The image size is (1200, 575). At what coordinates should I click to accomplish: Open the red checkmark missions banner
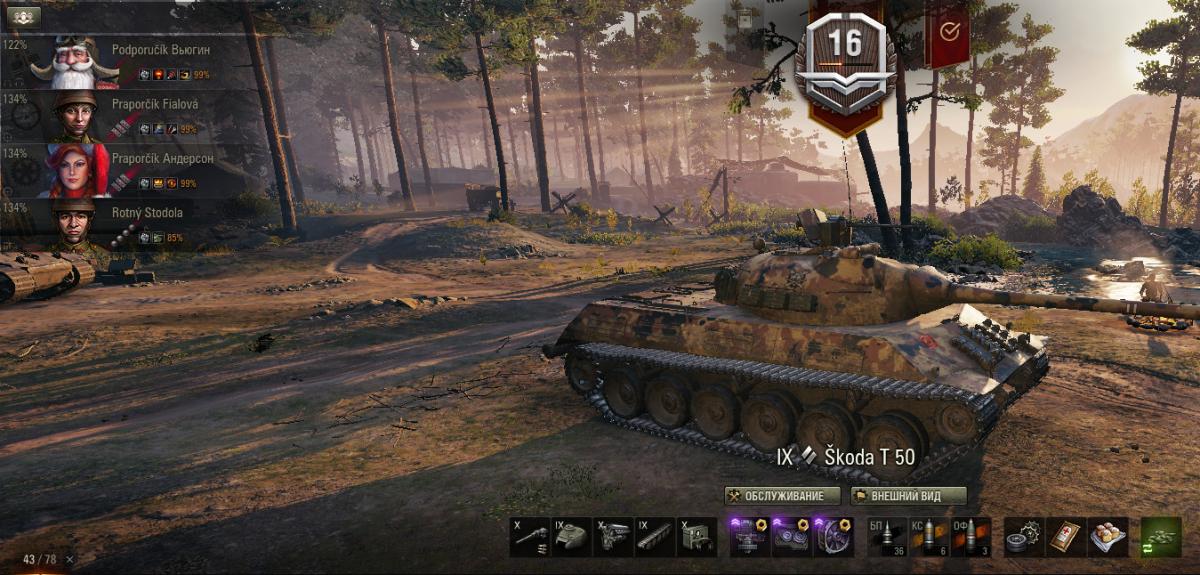click(948, 32)
